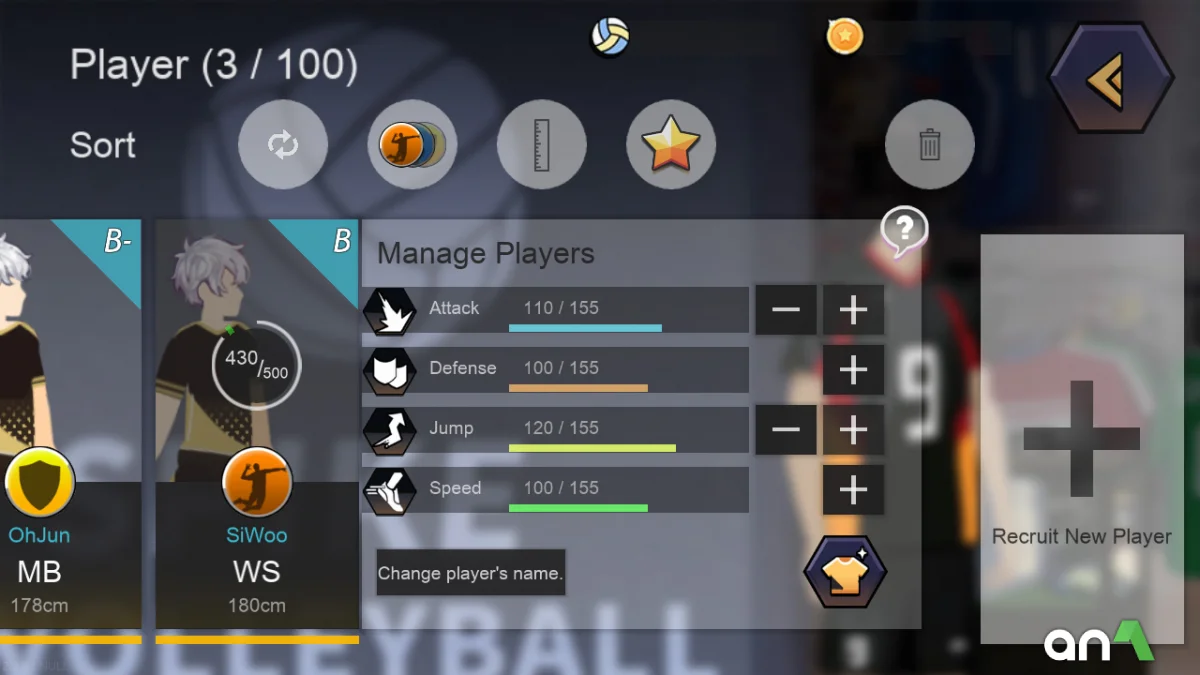Viewport: 1200px width, 675px height.
Task: Change player's name
Action: click(x=471, y=573)
